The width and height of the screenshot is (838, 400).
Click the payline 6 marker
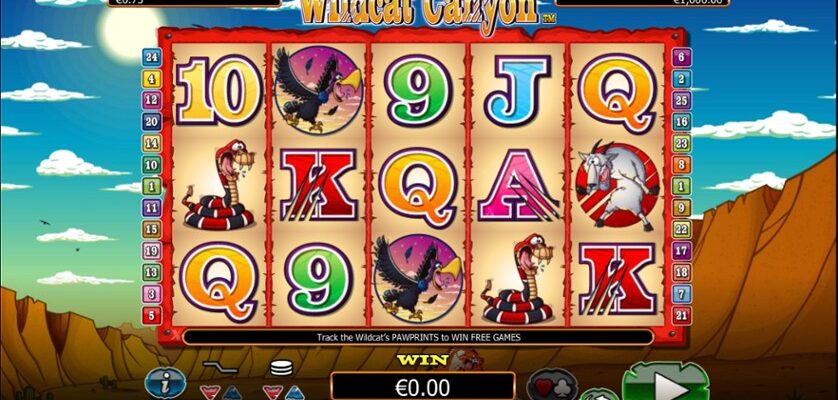[x=681, y=56]
